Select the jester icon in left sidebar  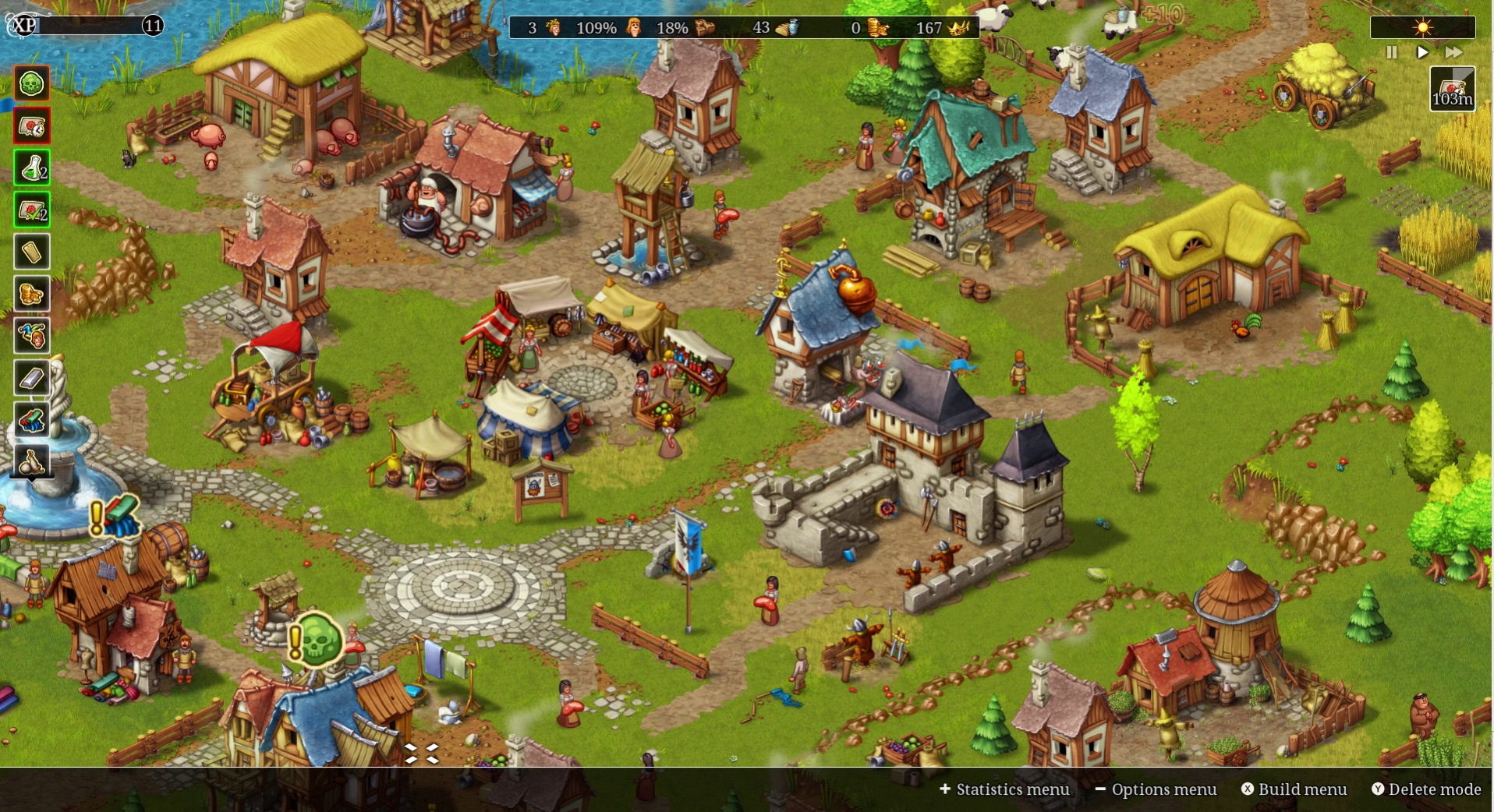click(31, 336)
